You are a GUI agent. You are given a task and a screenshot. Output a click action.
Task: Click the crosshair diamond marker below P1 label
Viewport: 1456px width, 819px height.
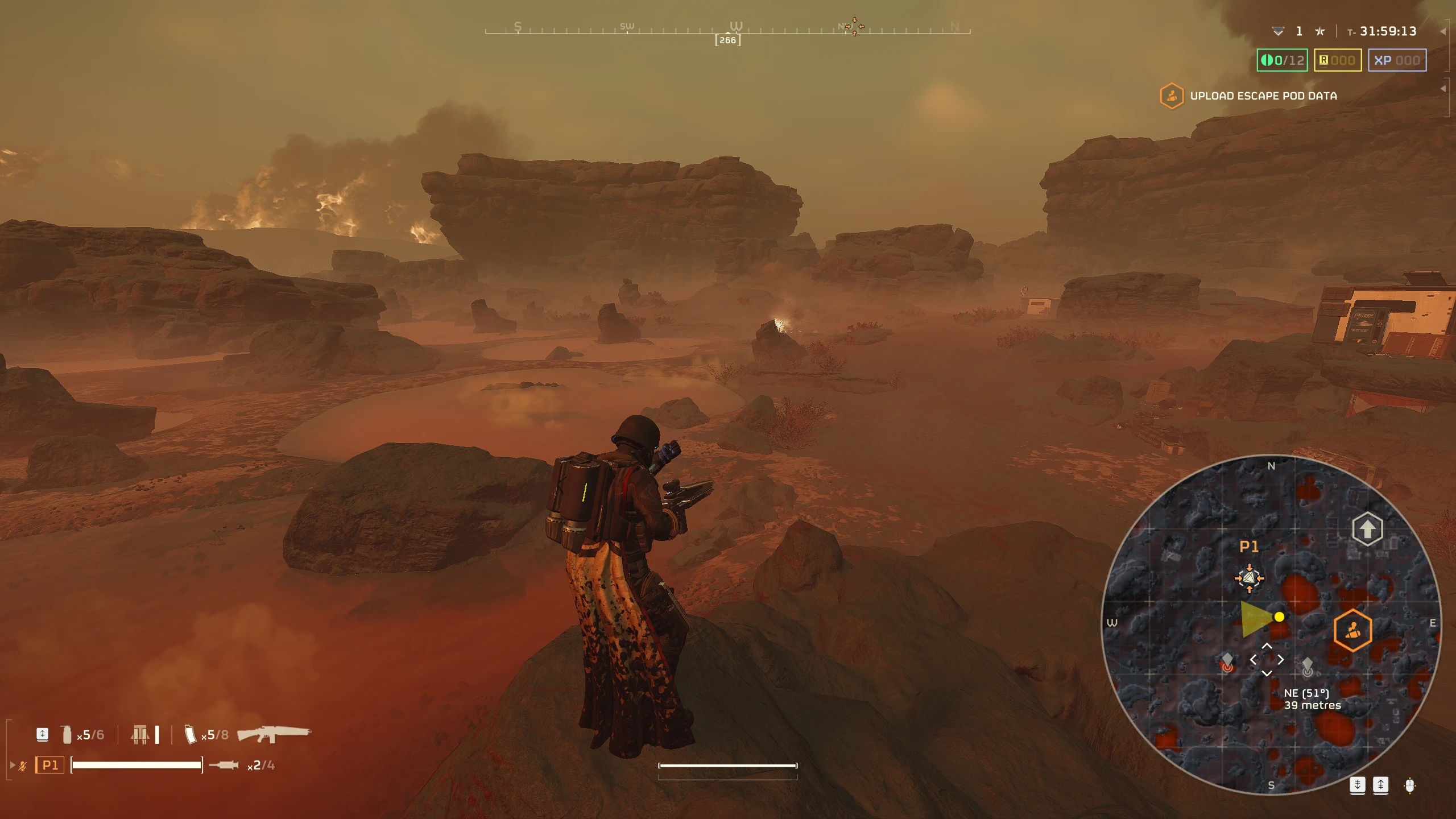(1249, 578)
